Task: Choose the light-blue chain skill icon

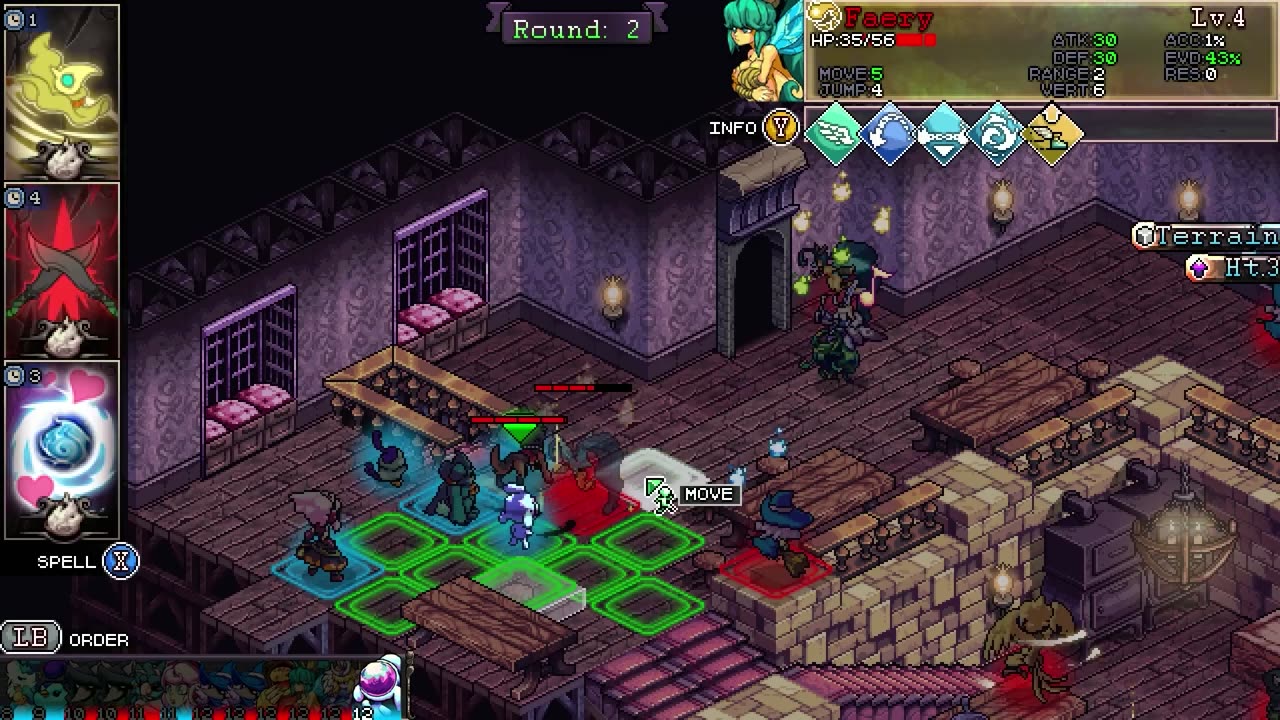Action: pos(944,133)
